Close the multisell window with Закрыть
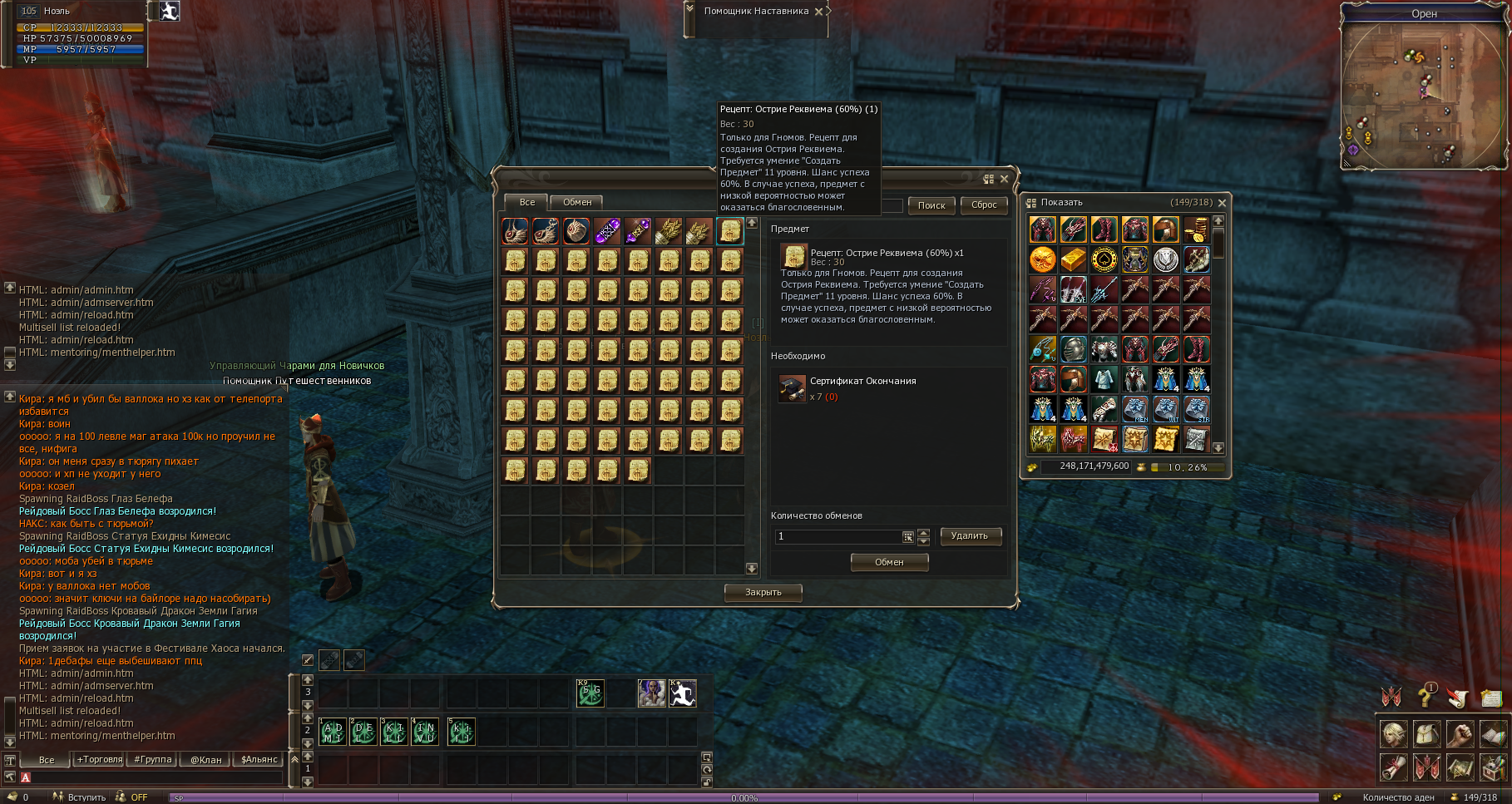 pyautogui.click(x=763, y=592)
